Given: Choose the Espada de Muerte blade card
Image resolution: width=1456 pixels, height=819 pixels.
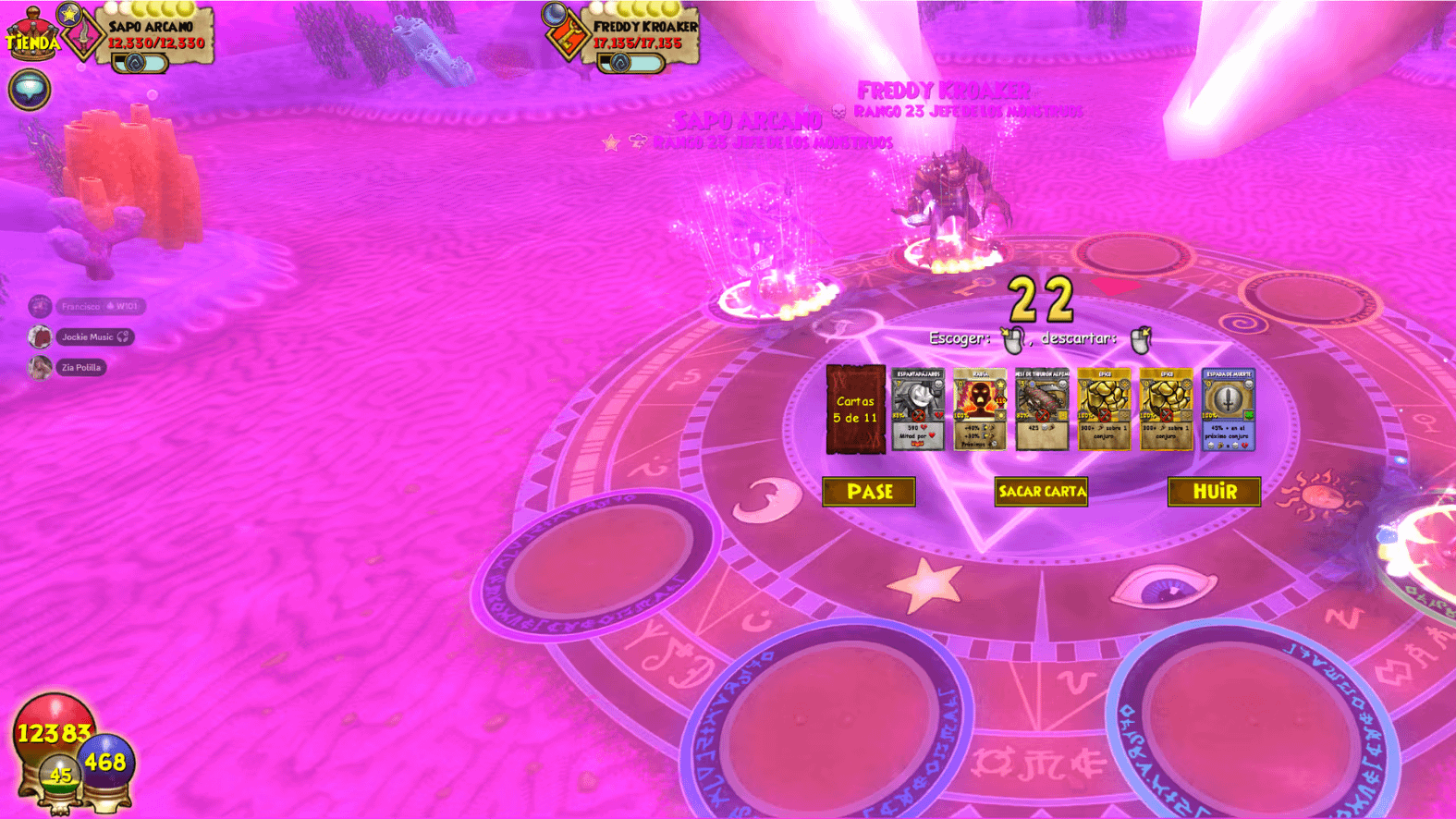Looking at the screenshot, I should [1229, 409].
